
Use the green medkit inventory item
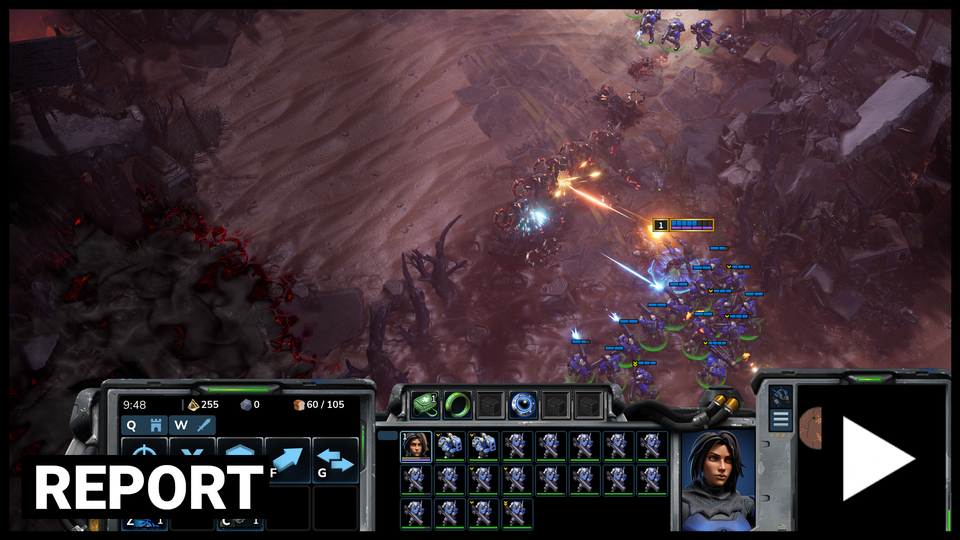tap(425, 405)
